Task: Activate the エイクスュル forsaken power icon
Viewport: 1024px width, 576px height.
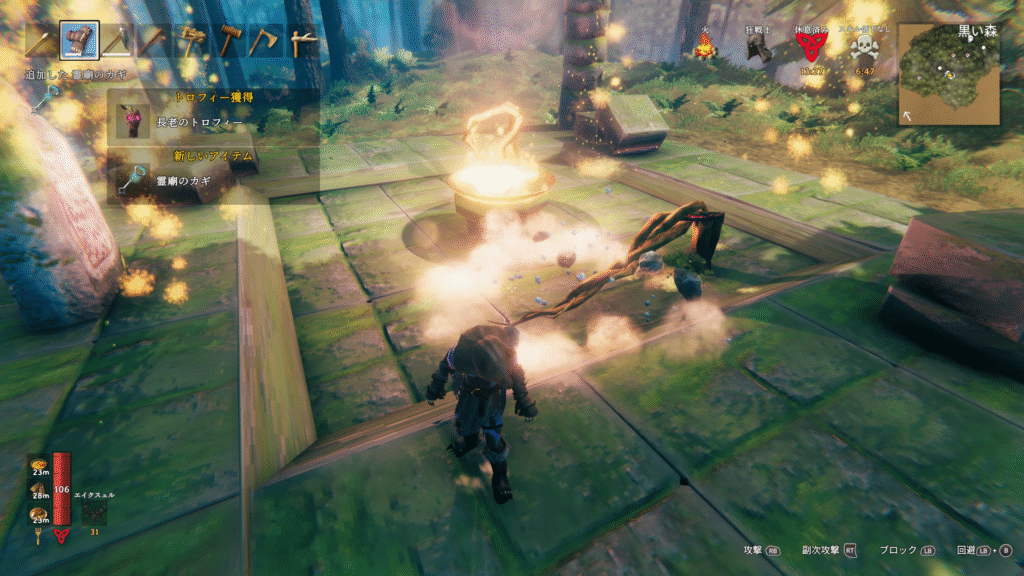Action: pyautogui.click(x=95, y=513)
